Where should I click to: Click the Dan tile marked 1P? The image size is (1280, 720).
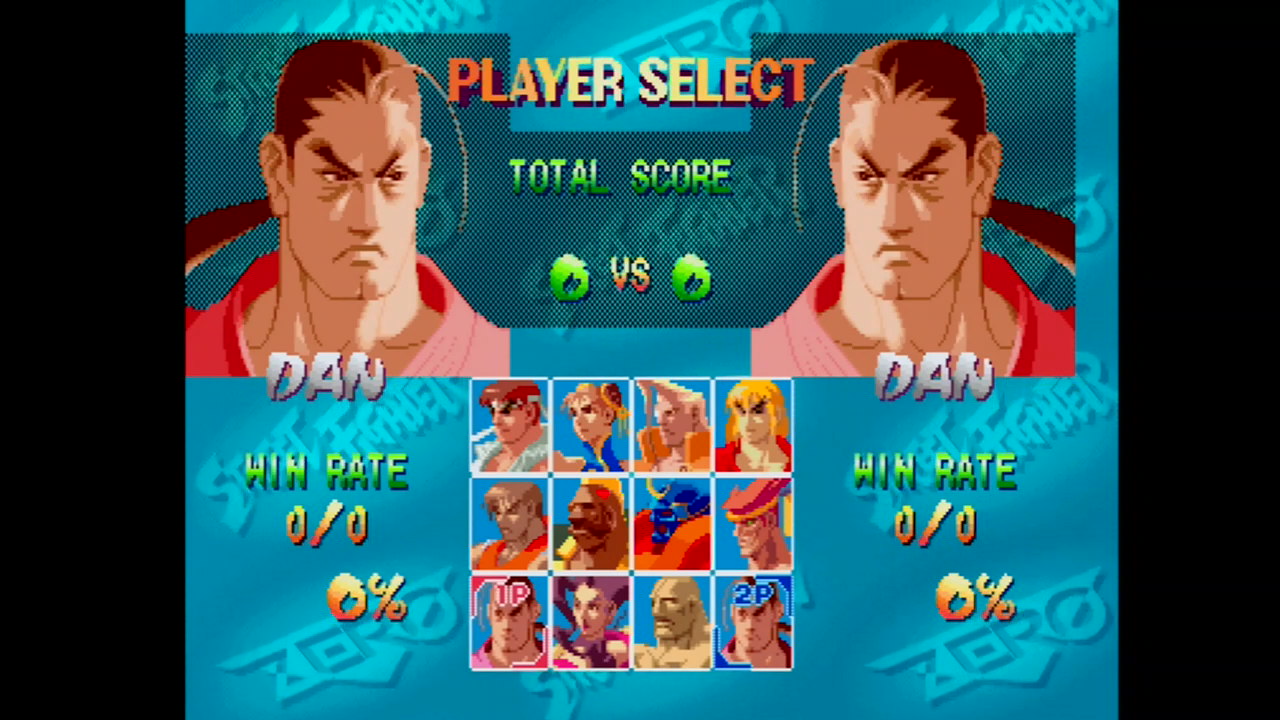[x=509, y=621]
